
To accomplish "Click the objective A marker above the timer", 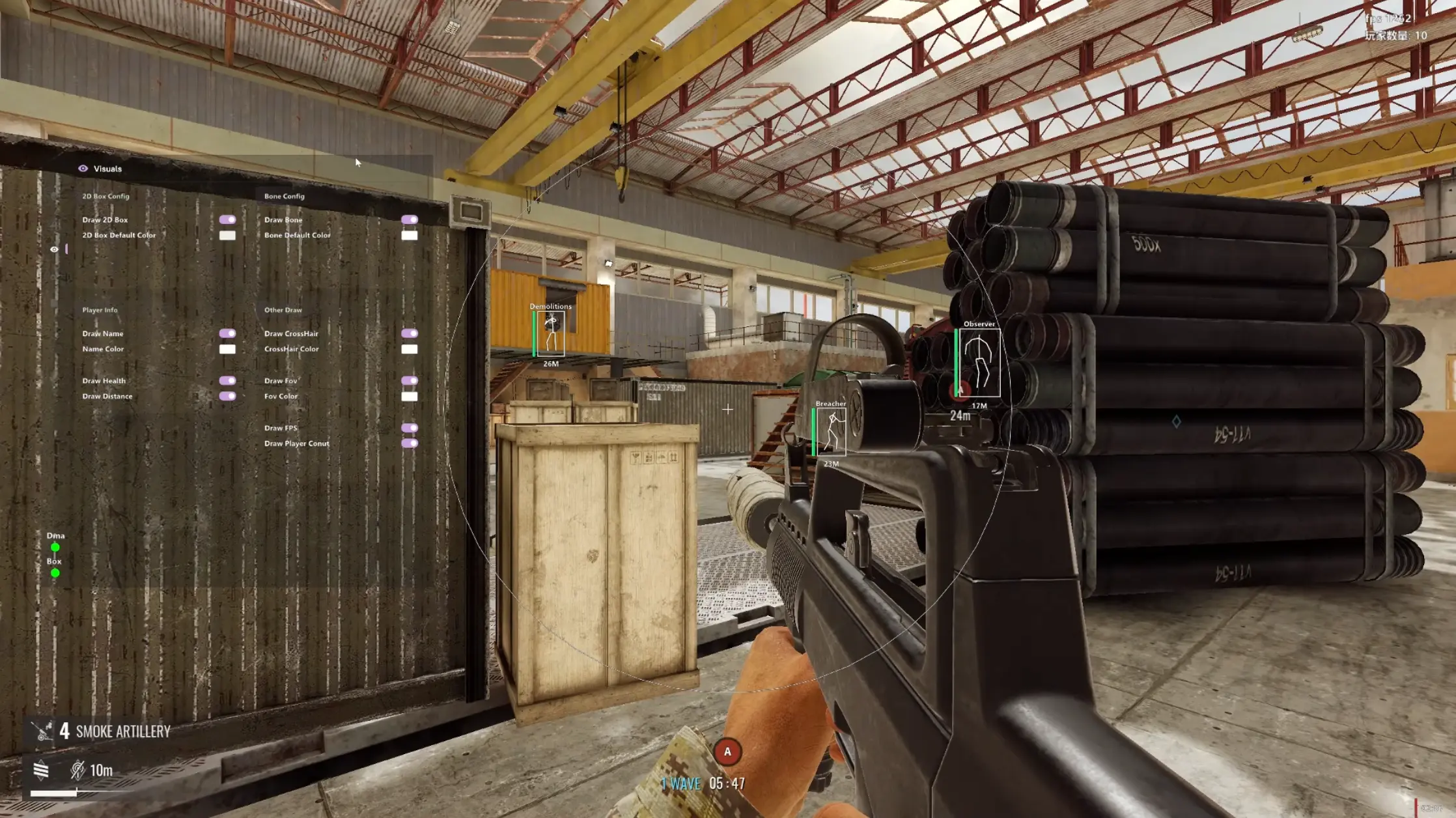I will point(727,752).
